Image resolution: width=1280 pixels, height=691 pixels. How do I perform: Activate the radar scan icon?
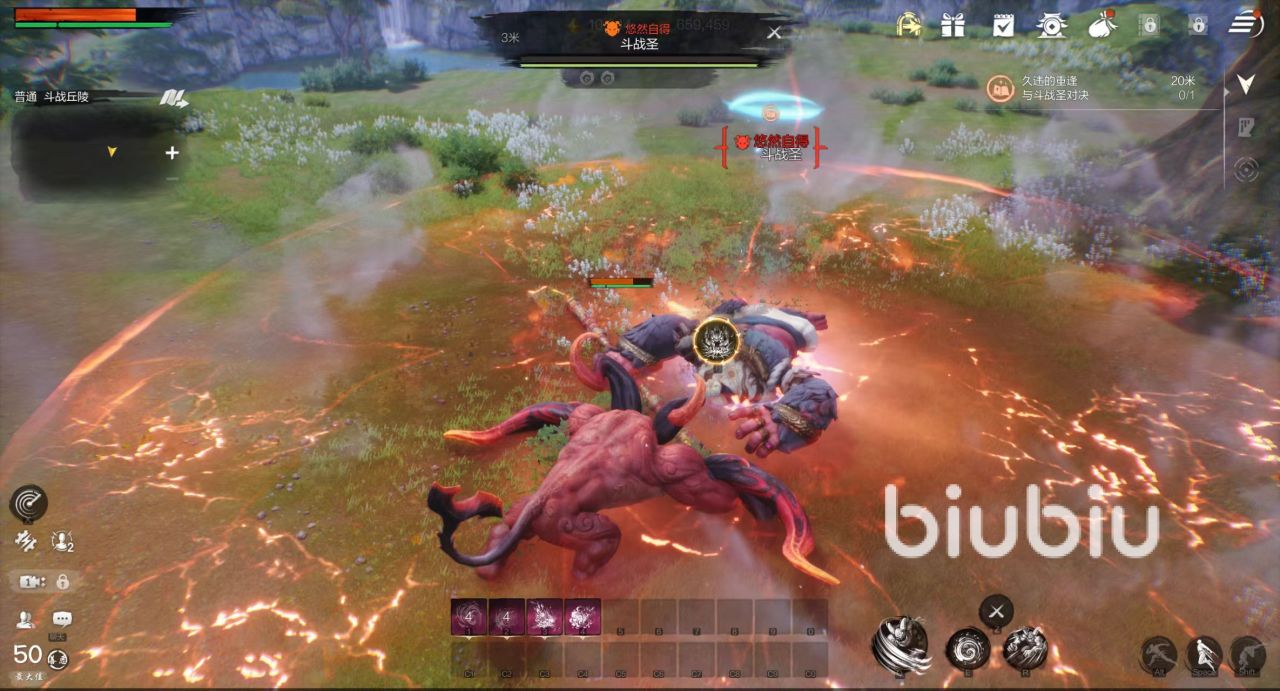tap(28, 503)
